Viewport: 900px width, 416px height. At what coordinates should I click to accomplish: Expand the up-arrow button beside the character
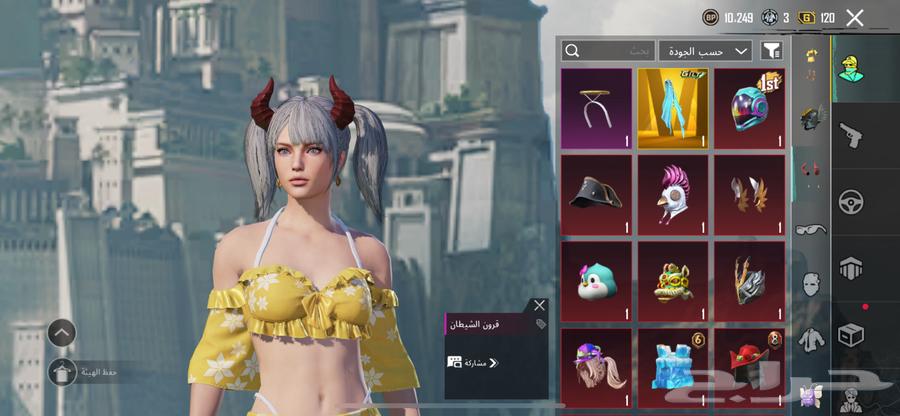62,333
